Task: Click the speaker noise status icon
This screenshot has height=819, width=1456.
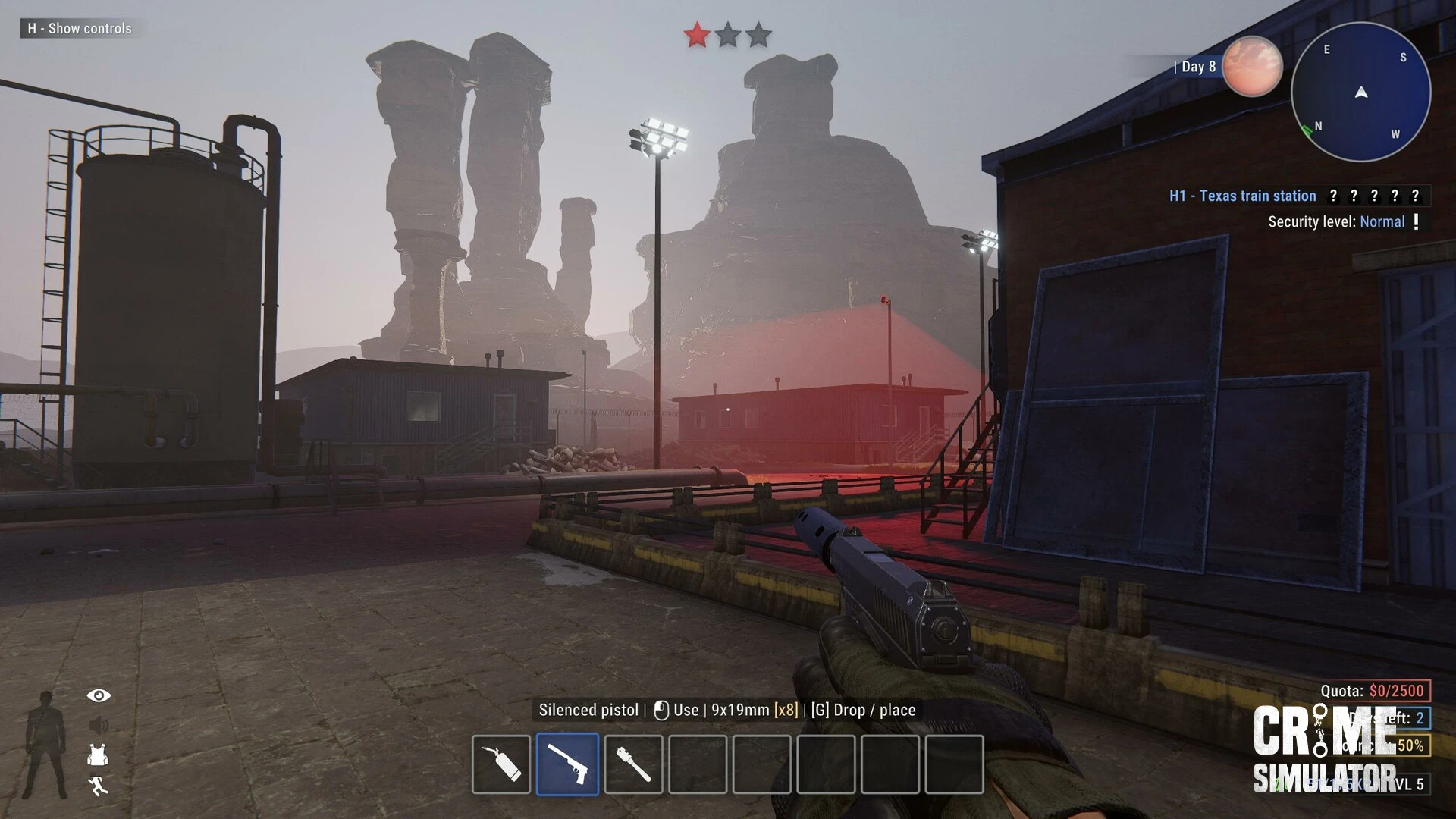Action: [99, 726]
